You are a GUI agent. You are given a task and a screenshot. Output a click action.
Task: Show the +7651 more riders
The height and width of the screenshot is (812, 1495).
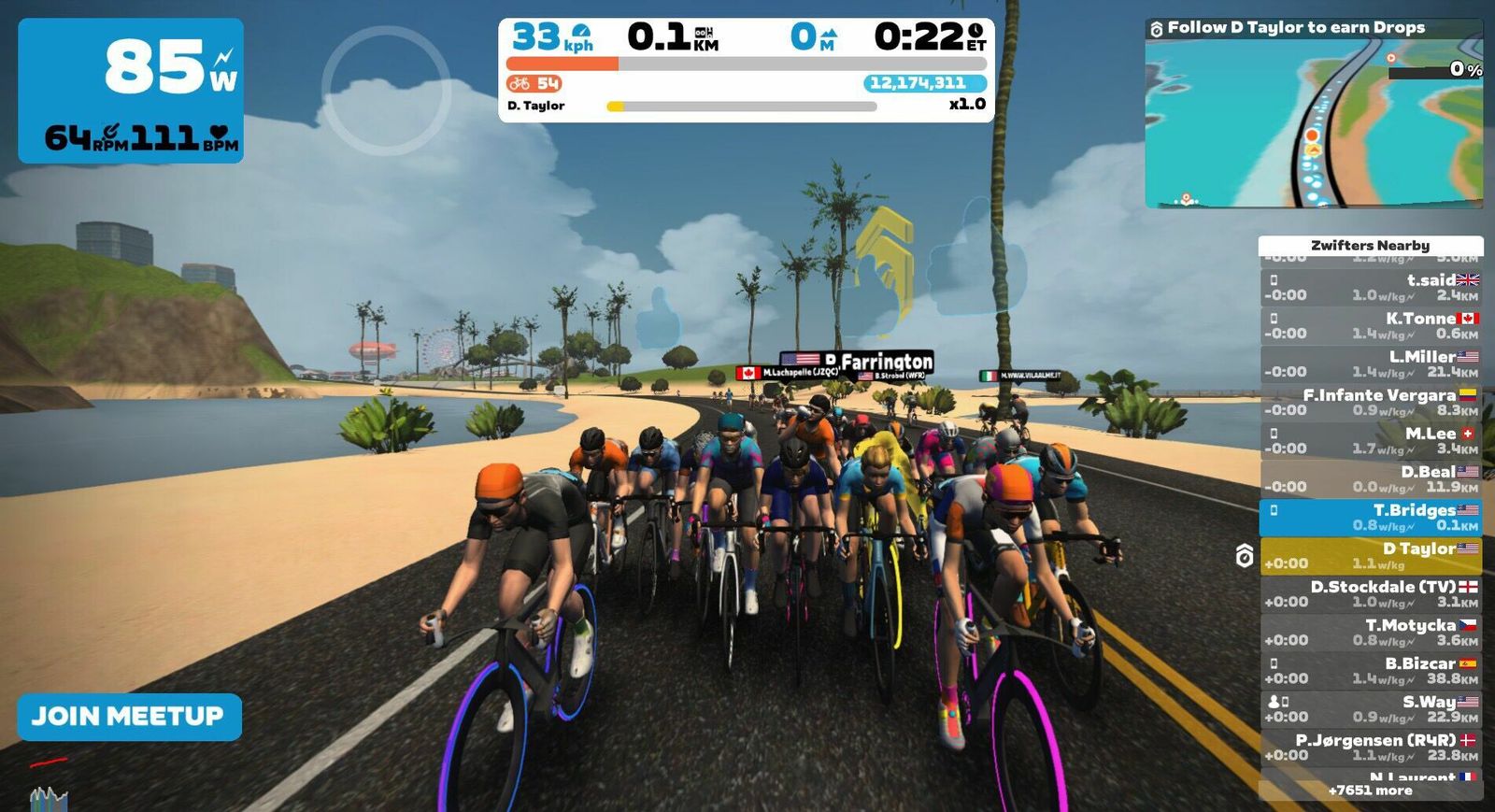[x=1370, y=791]
